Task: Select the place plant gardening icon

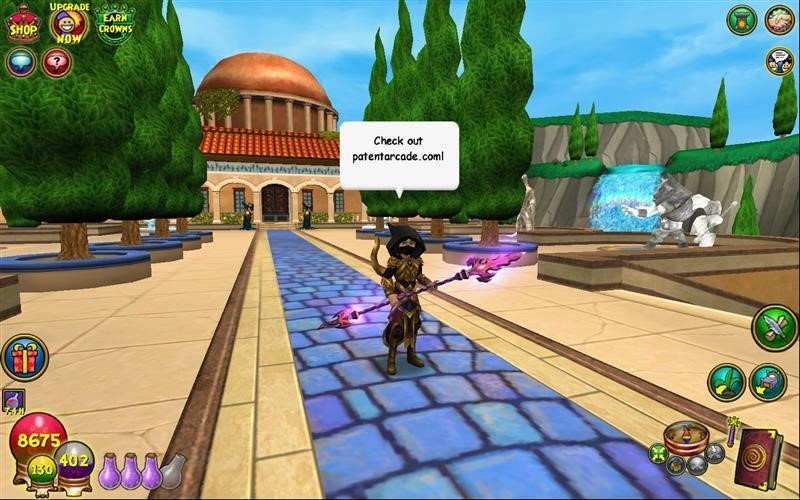Action: [x=726, y=382]
